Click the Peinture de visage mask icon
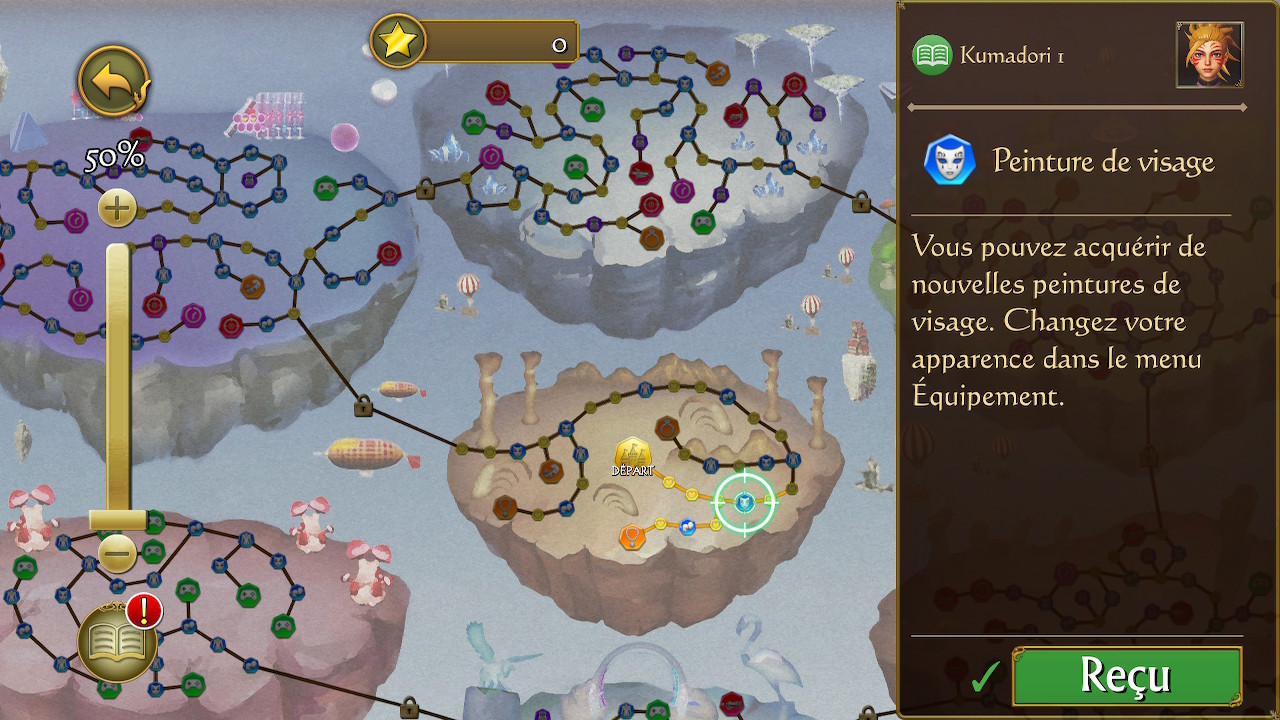 (949, 160)
